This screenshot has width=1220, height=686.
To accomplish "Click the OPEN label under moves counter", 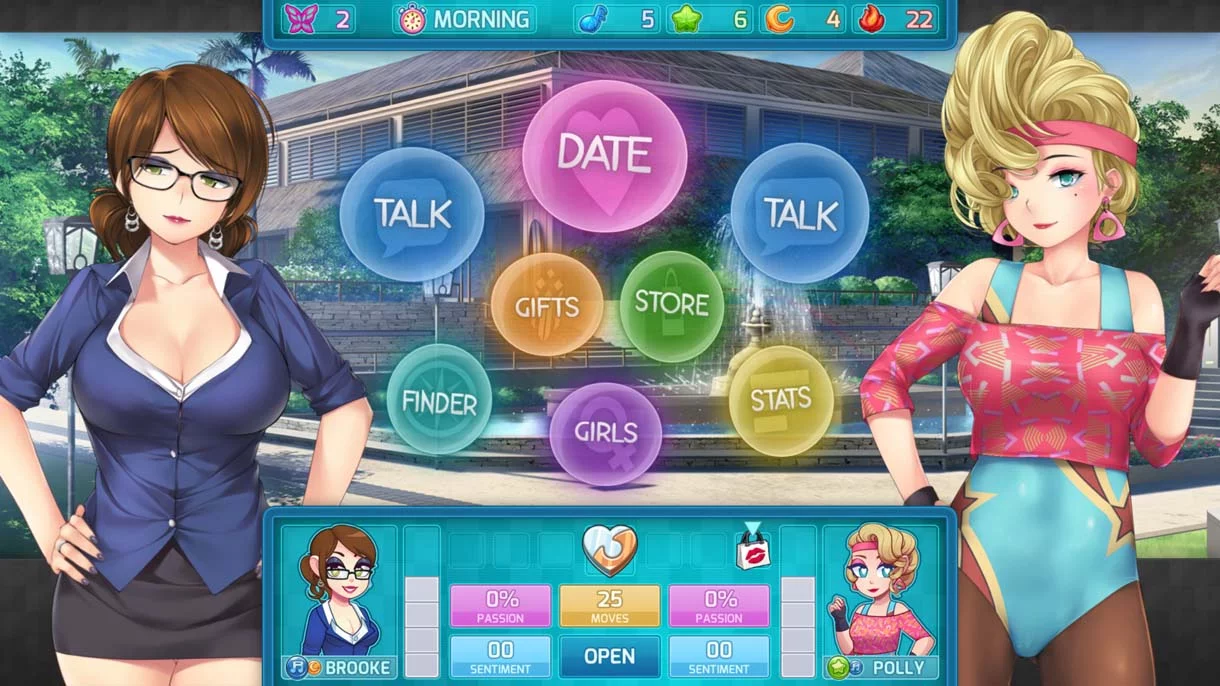I will [x=609, y=657].
